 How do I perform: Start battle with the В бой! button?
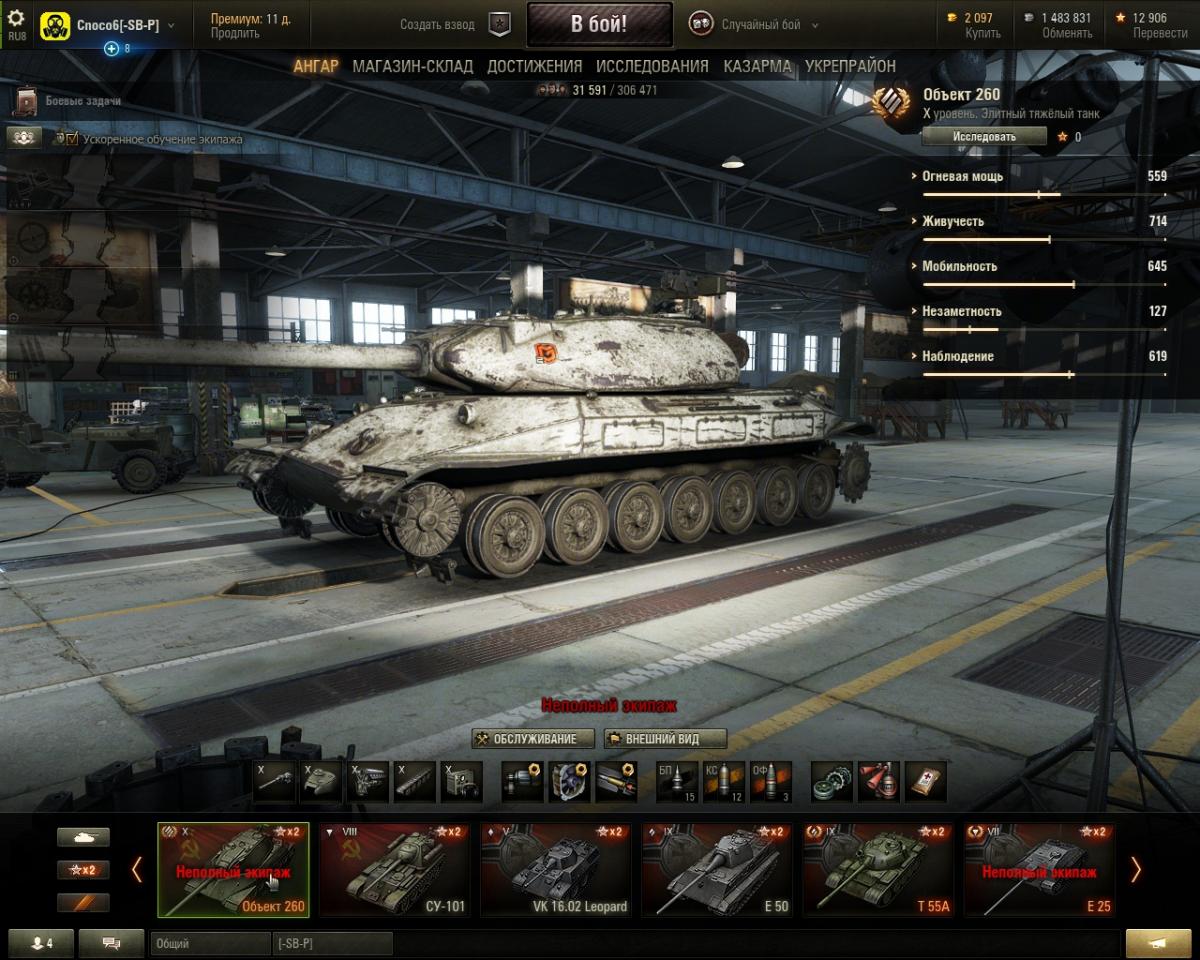pyautogui.click(x=599, y=25)
